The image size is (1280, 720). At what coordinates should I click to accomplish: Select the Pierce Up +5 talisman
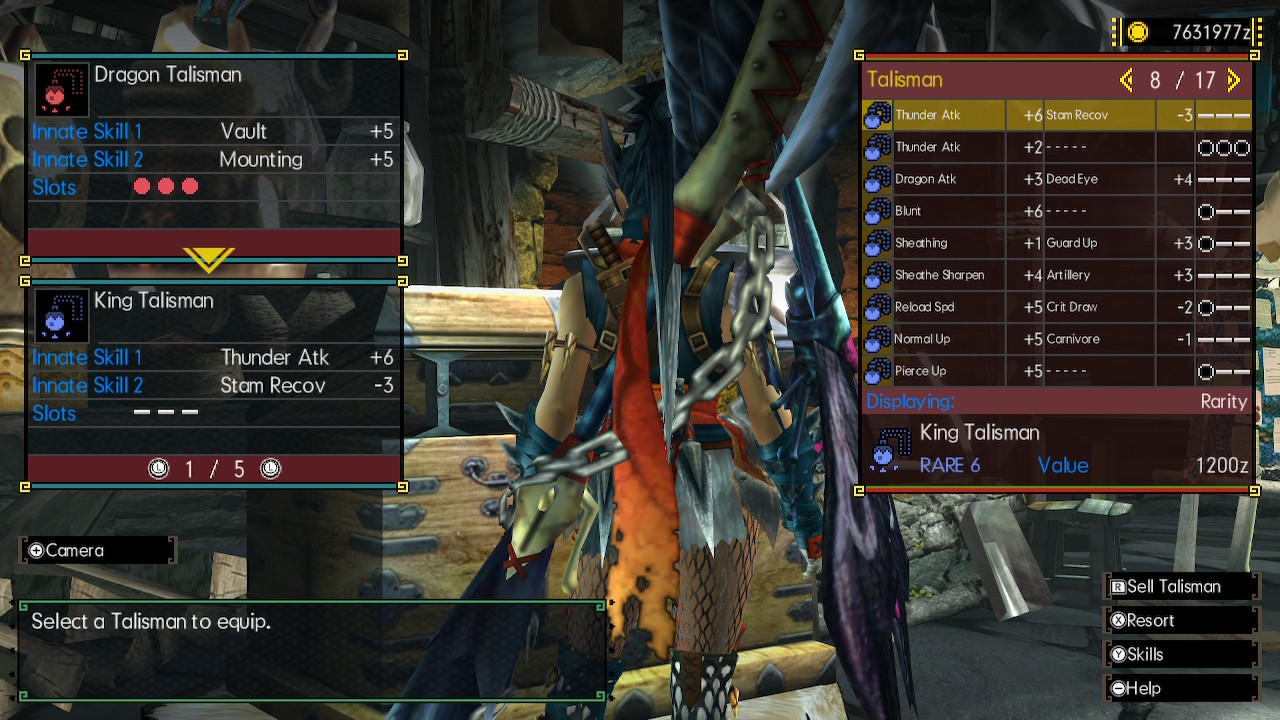[1056, 371]
